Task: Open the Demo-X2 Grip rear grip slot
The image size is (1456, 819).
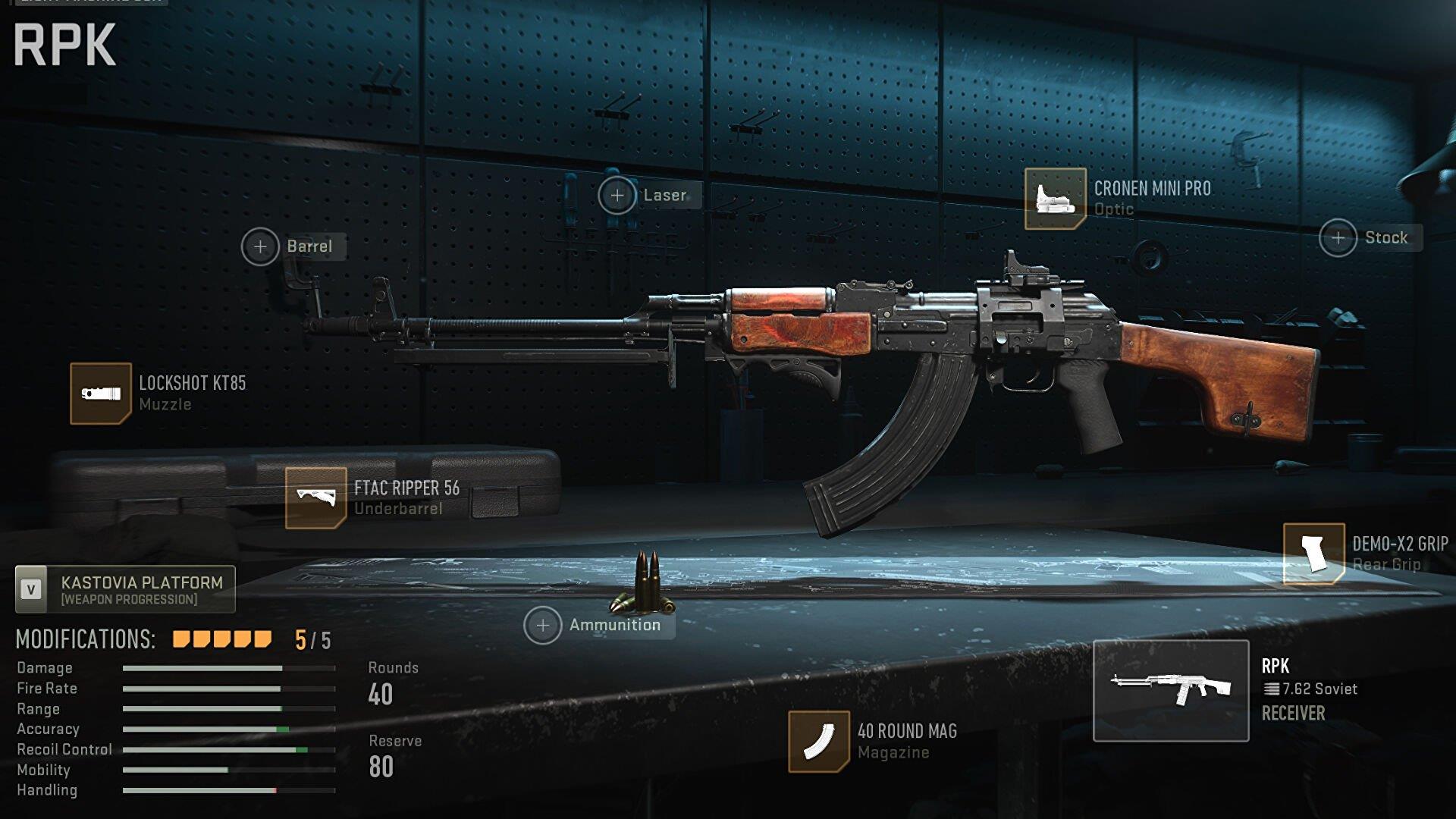Action: [1313, 554]
